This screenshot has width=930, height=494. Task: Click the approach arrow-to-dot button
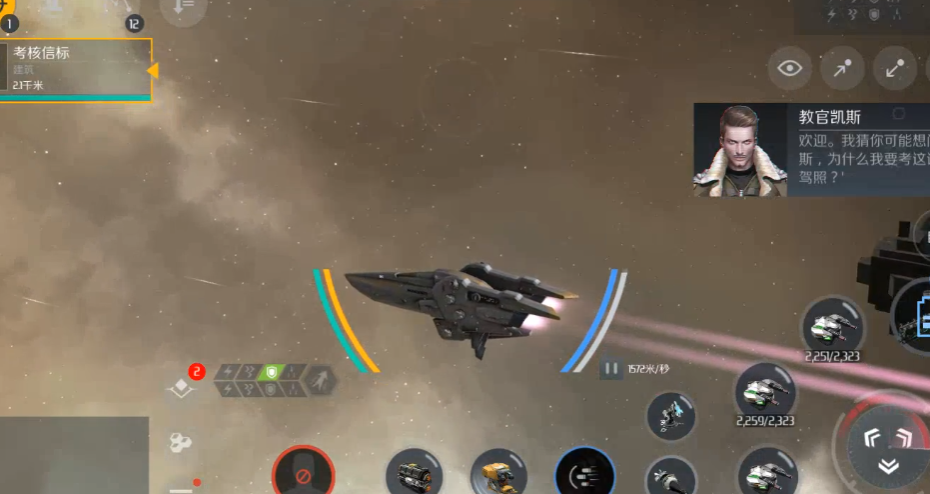point(842,68)
